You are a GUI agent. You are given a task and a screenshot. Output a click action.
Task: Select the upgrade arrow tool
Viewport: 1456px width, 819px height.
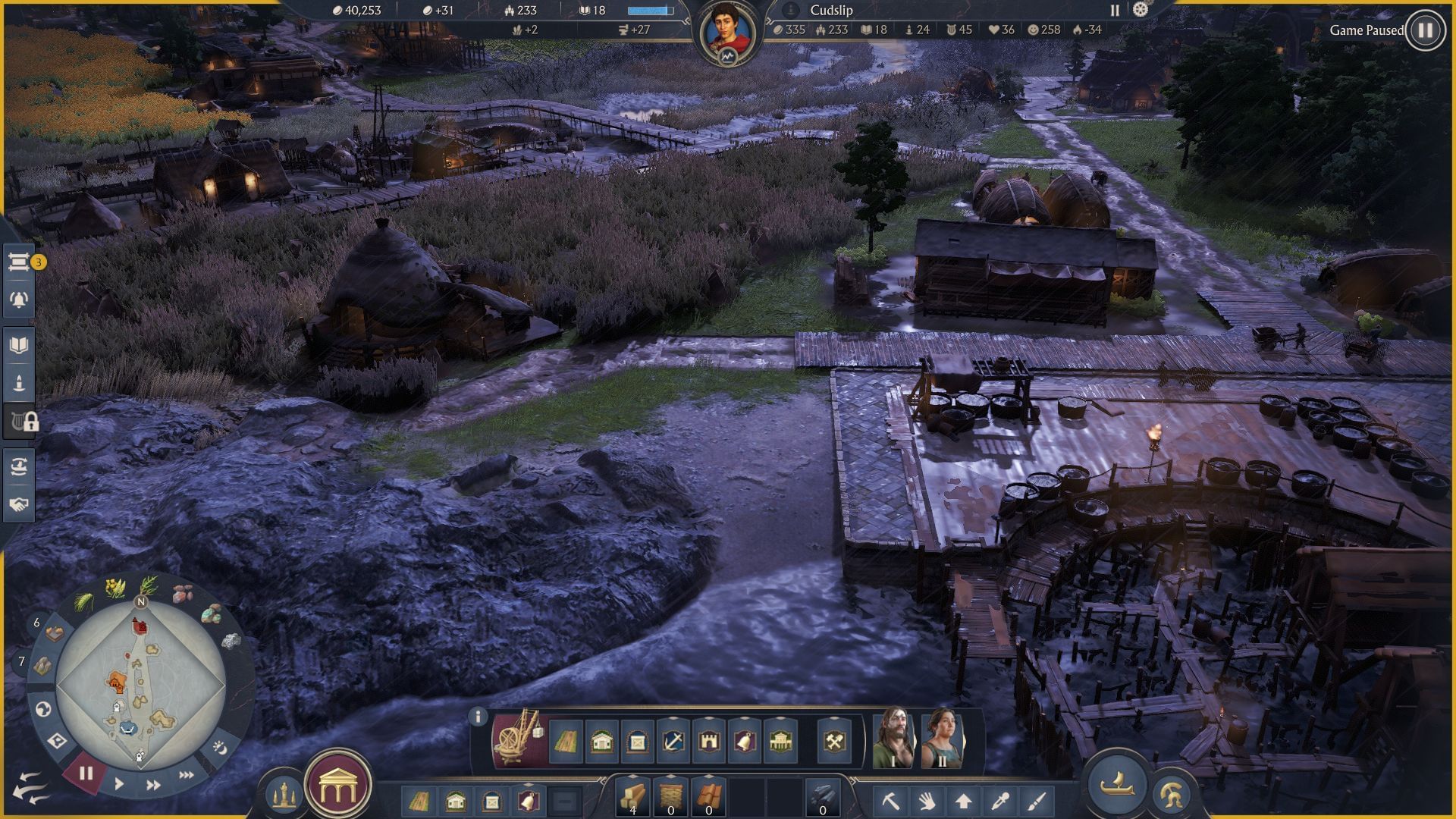tap(965, 802)
